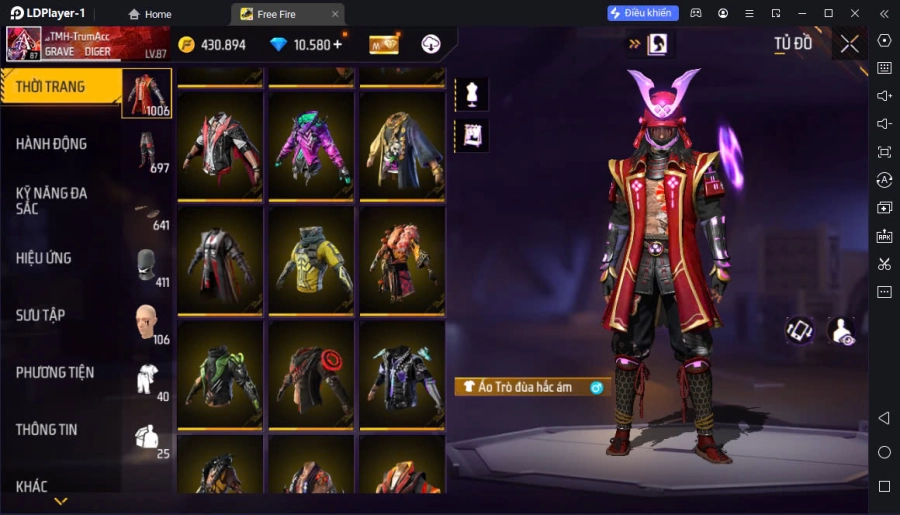Open the player profile avatar
This screenshot has width=900, height=515.
point(24,44)
